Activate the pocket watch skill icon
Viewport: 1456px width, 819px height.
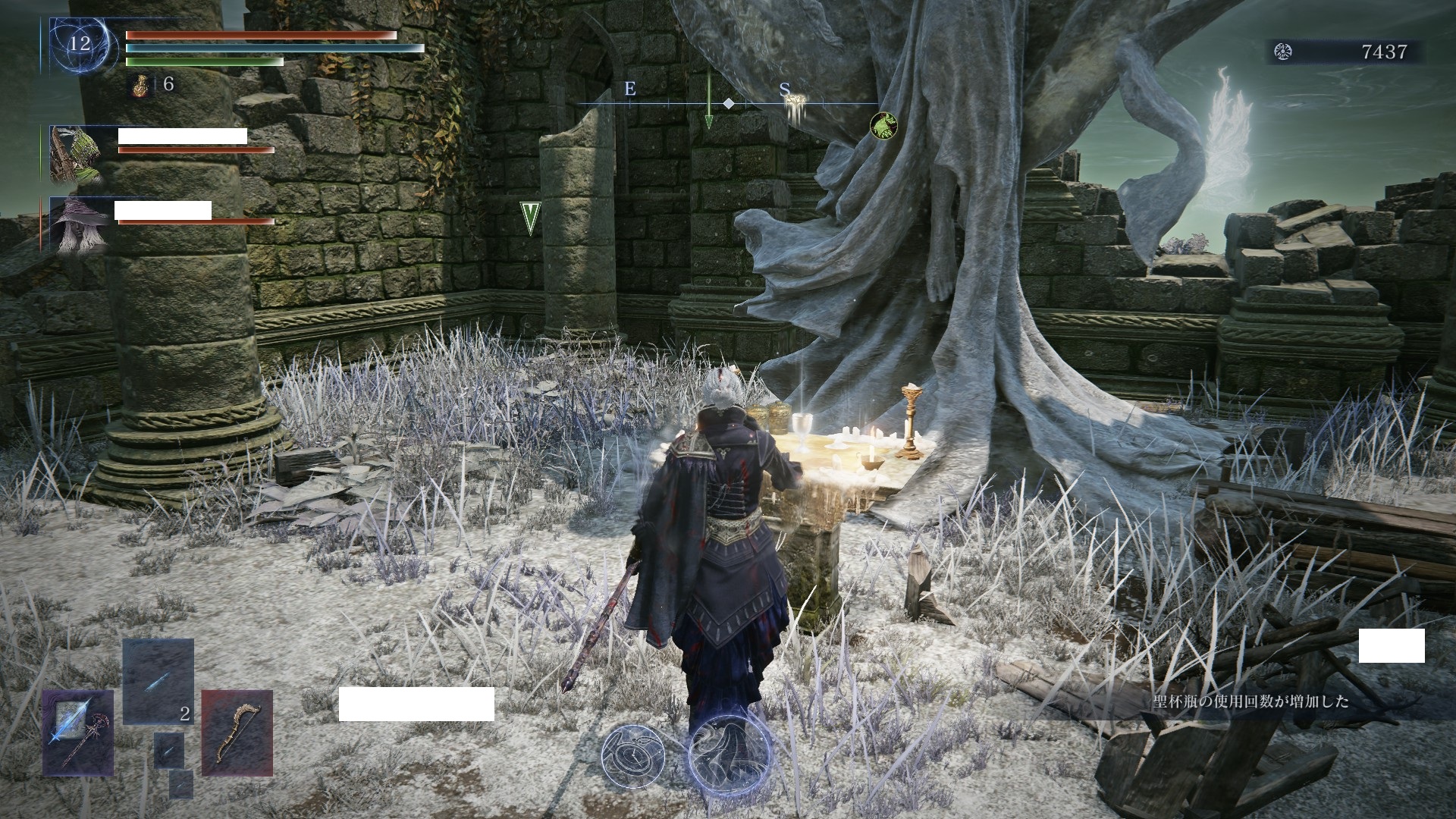633,755
